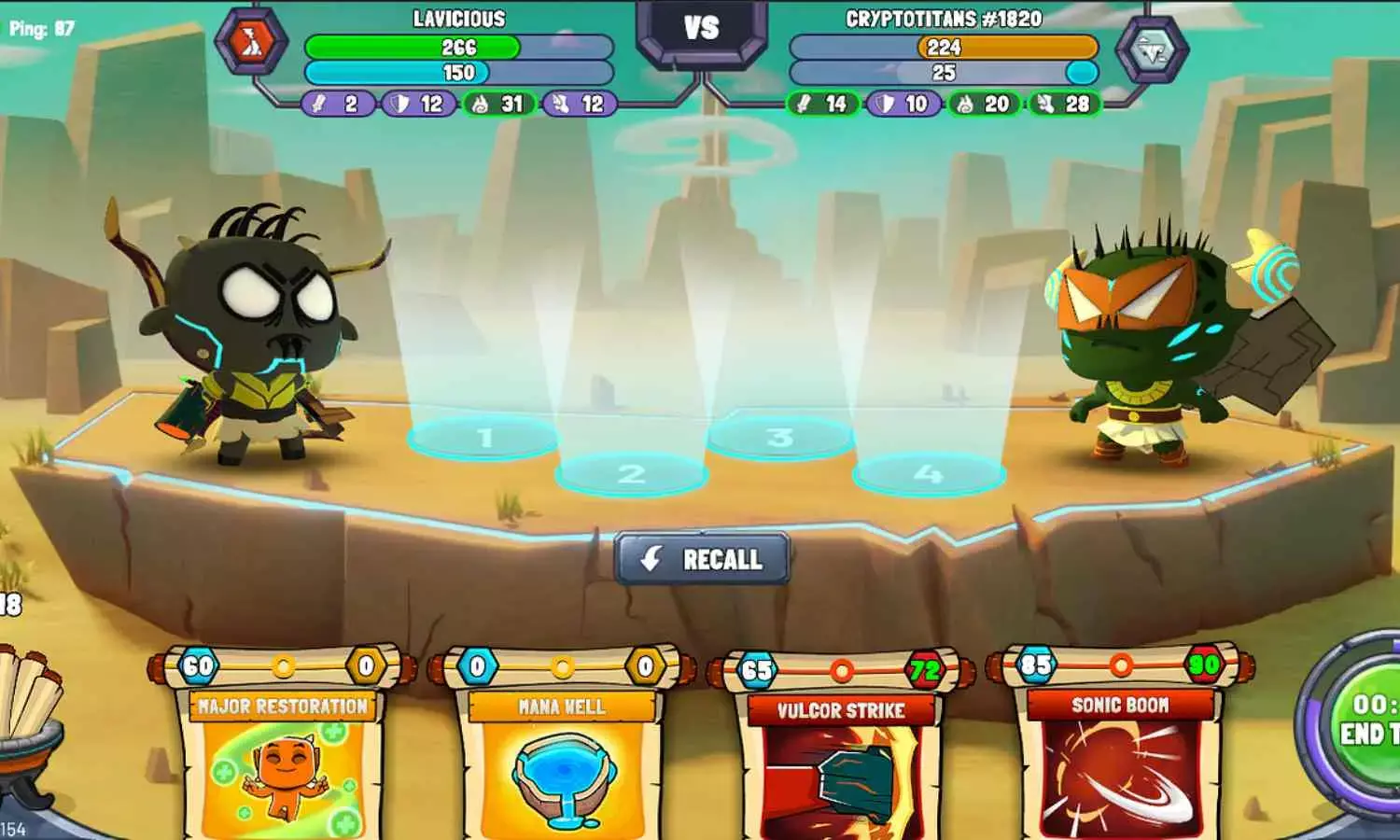
Task: Click the VS banner at top center
Action: coord(701,25)
